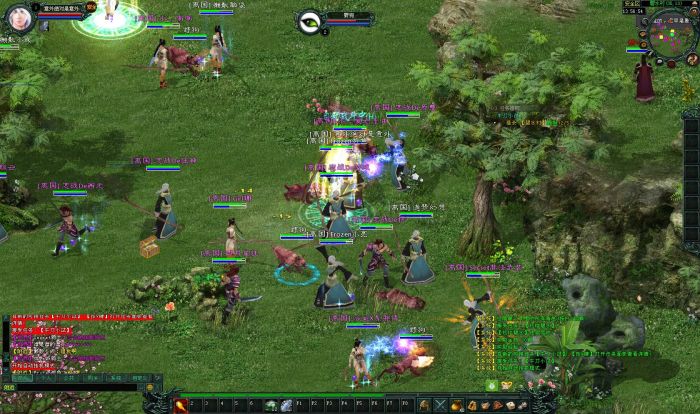
Task: Open the crossed swords menu icon
Action: tap(438, 405)
